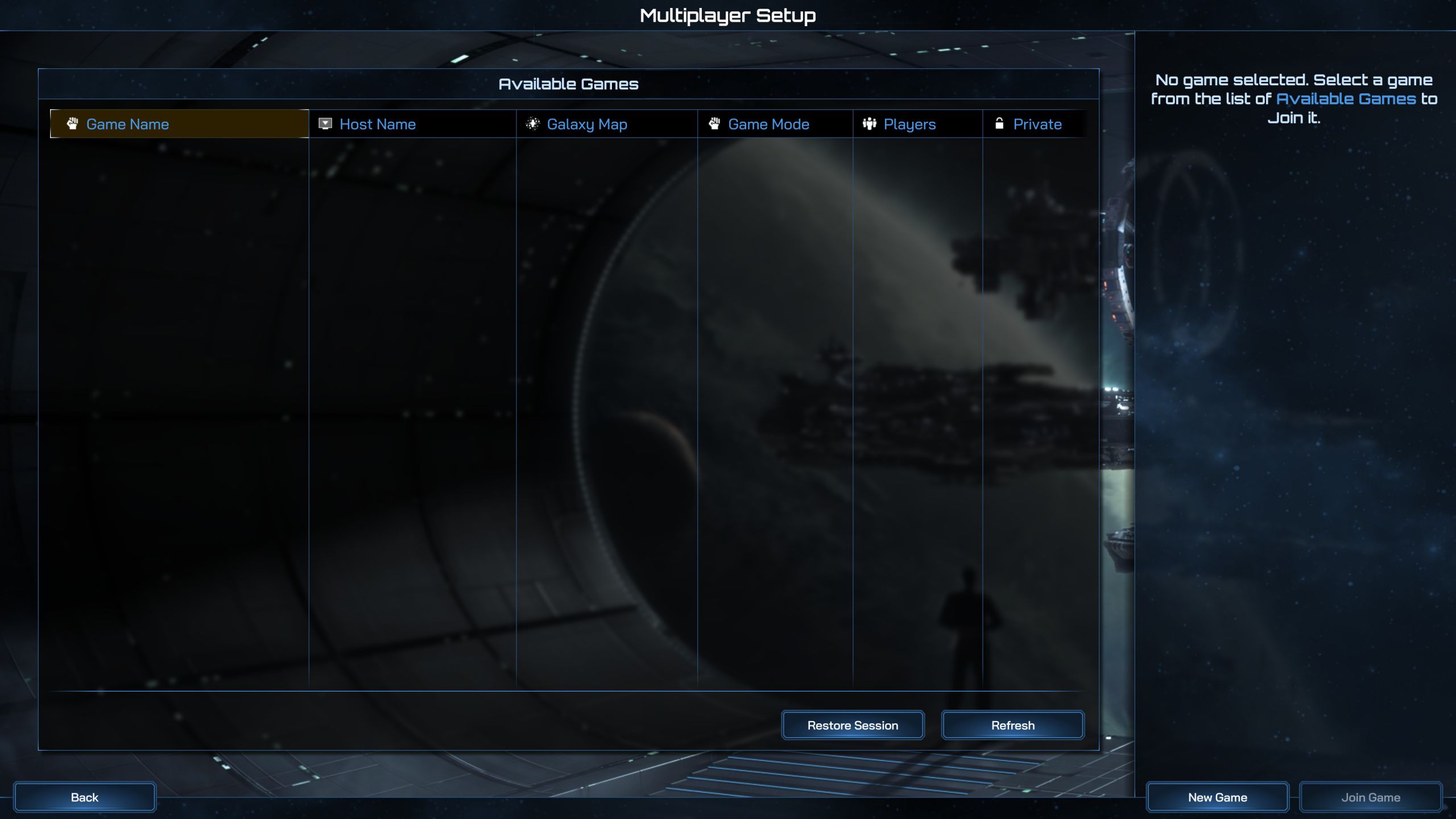Sort by the Private column header
1456x819 pixels.
1037,124
